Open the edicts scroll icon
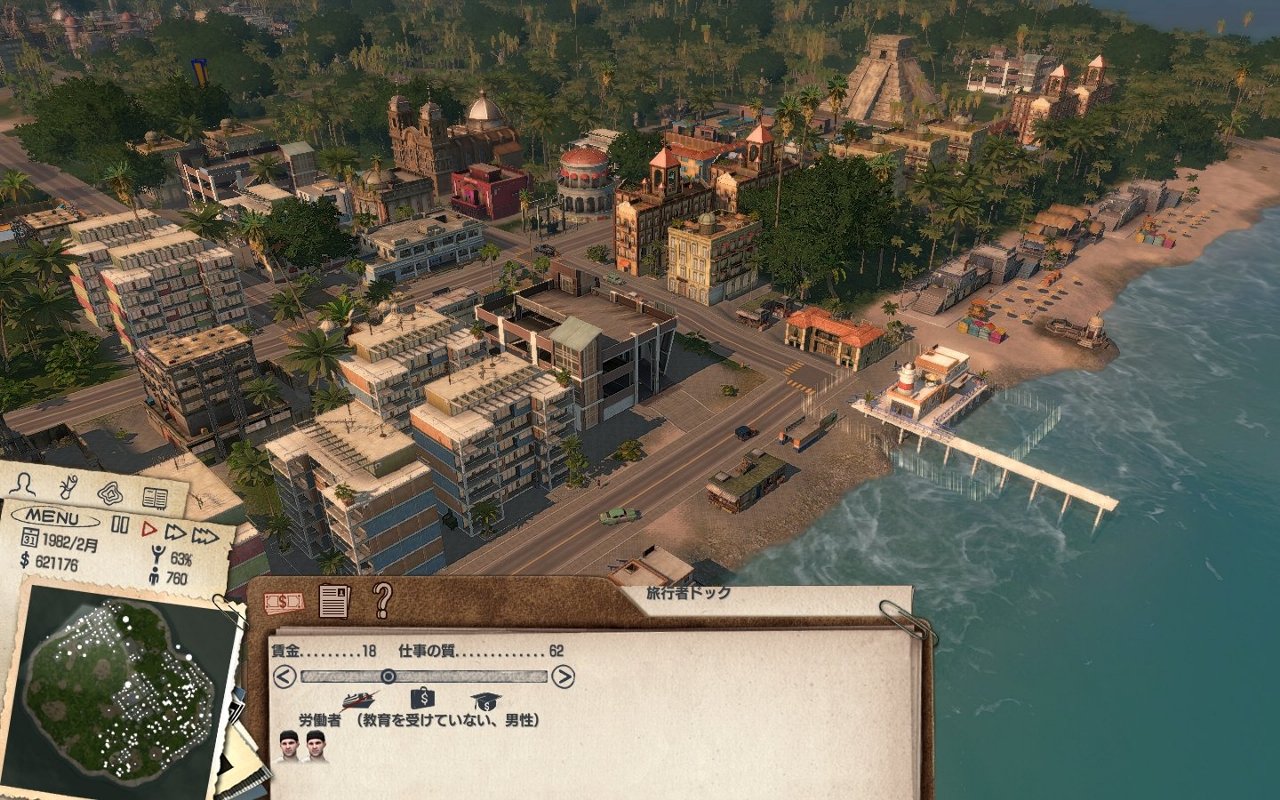This screenshot has height=800, width=1280. (x=68, y=487)
